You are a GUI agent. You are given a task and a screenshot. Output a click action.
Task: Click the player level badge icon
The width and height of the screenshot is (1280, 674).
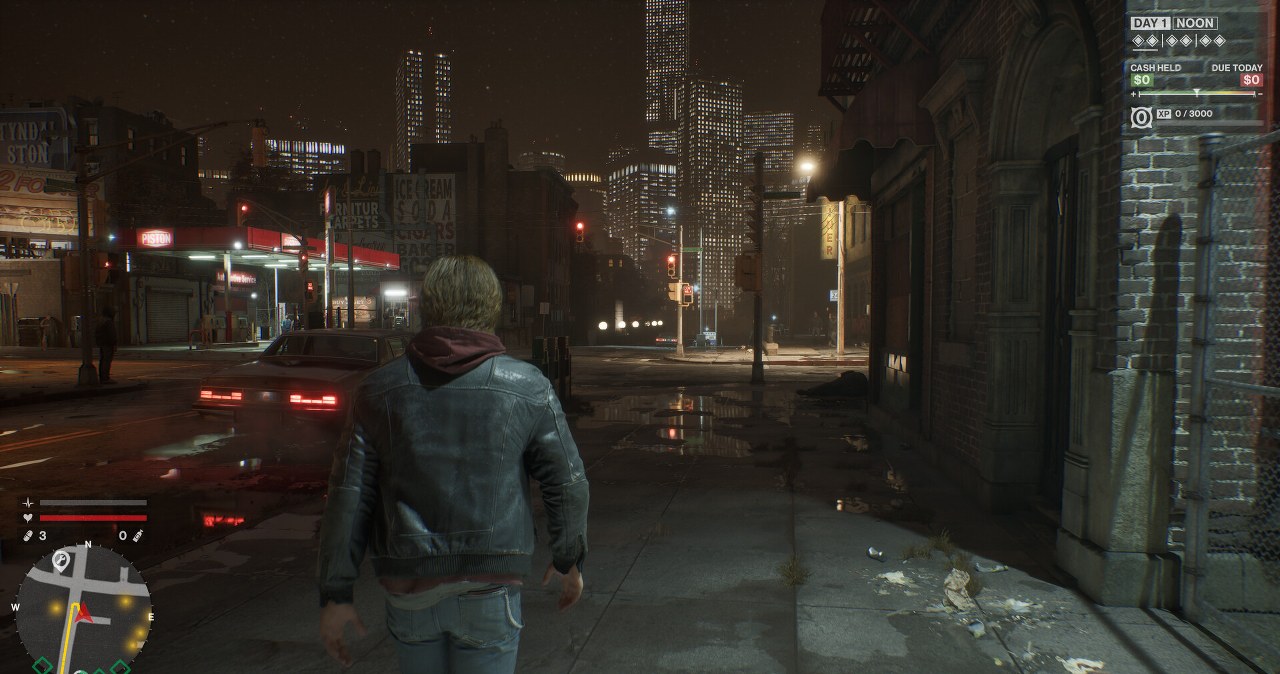tap(1141, 116)
